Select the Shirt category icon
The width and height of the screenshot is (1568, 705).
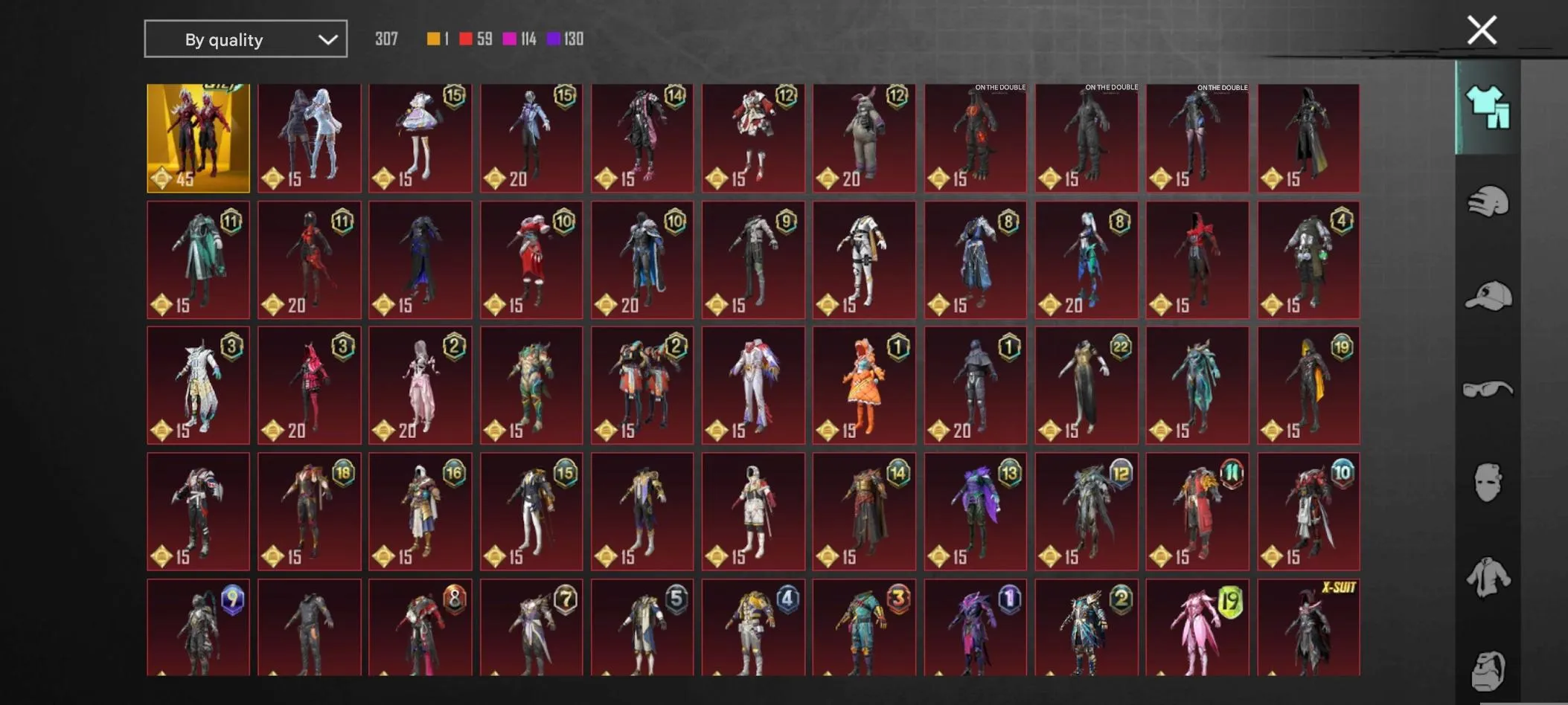[1486, 576]
